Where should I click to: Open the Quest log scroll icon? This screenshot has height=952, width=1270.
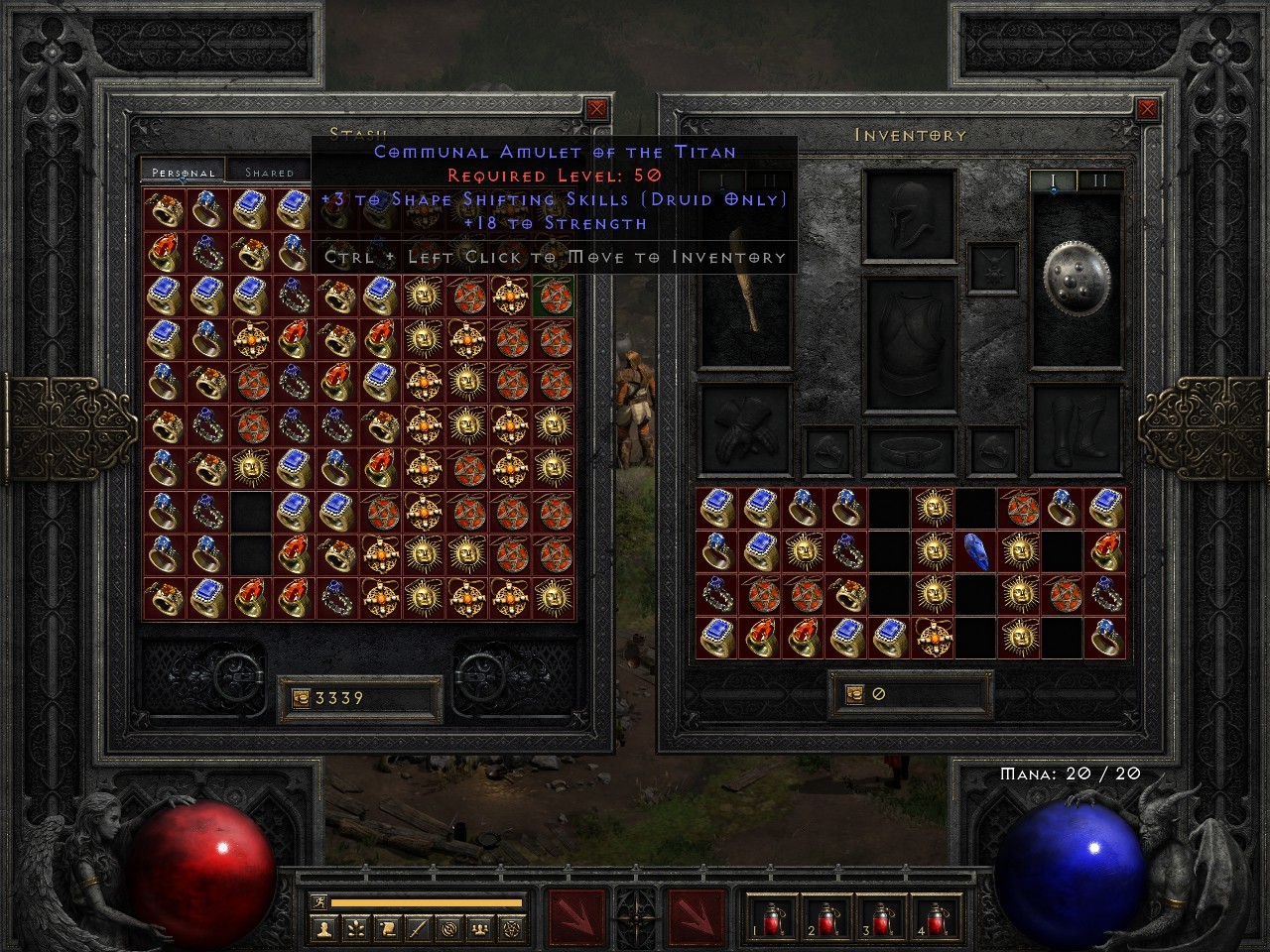pos(386,929)
